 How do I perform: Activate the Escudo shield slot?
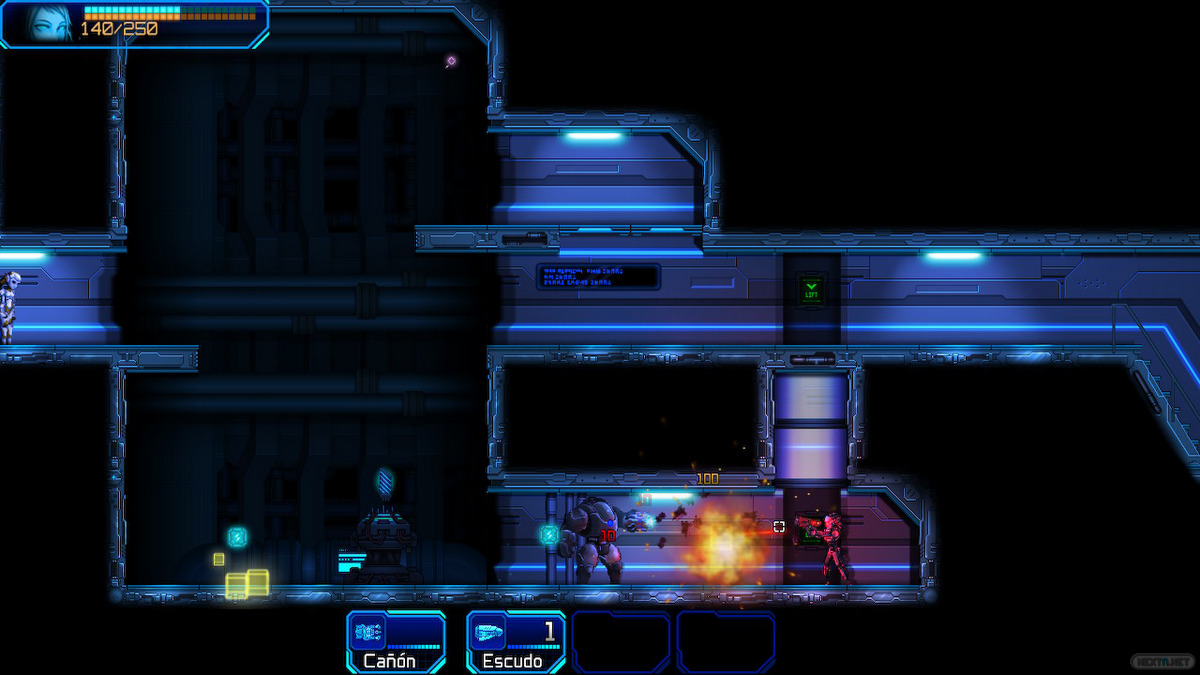(x=516, y=642)
